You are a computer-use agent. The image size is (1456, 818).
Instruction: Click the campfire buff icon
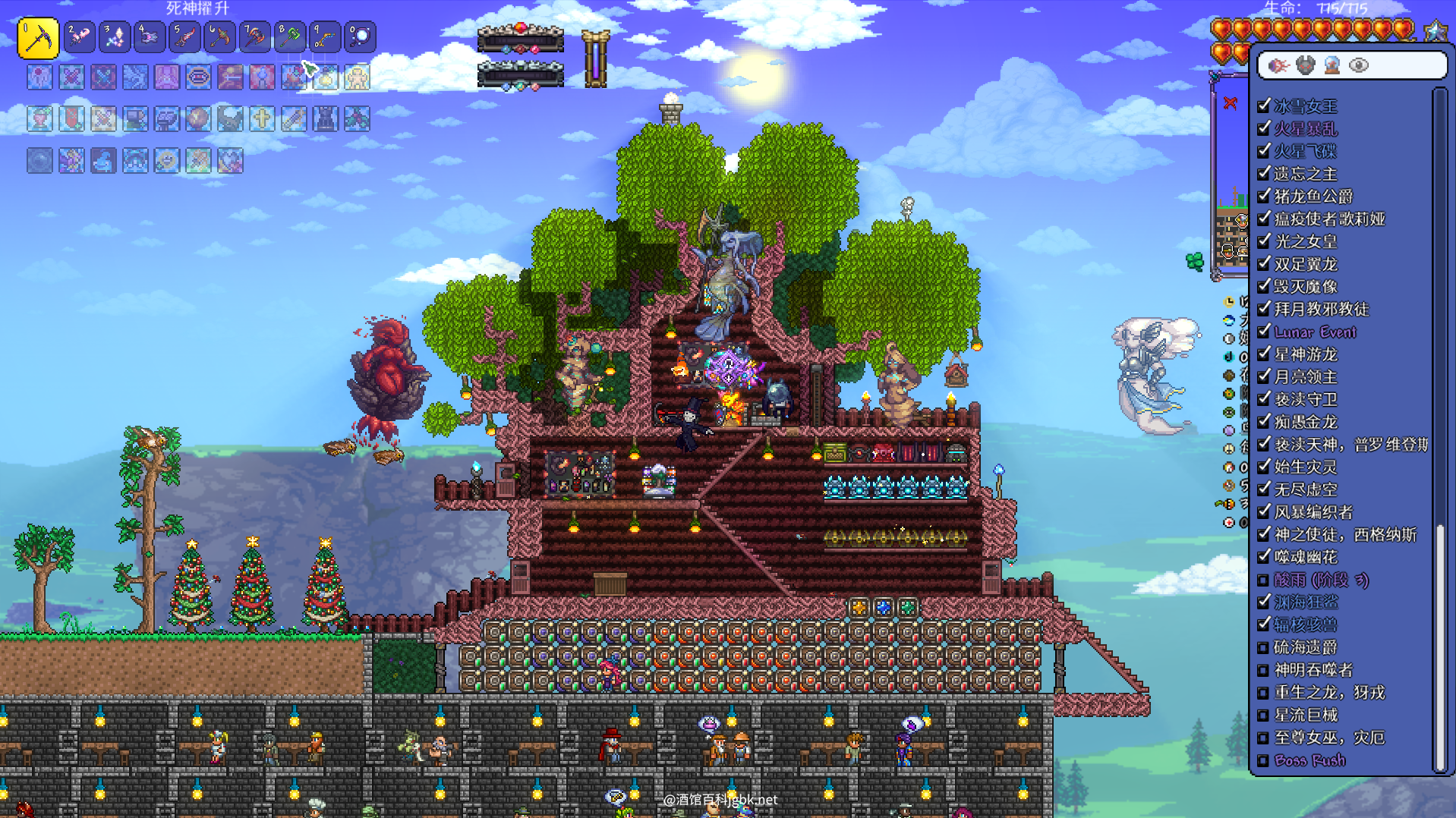[x=294, y=77]
